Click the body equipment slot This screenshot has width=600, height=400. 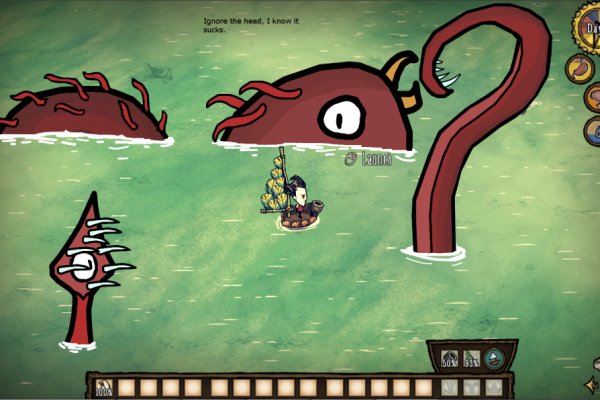[471, 387]
